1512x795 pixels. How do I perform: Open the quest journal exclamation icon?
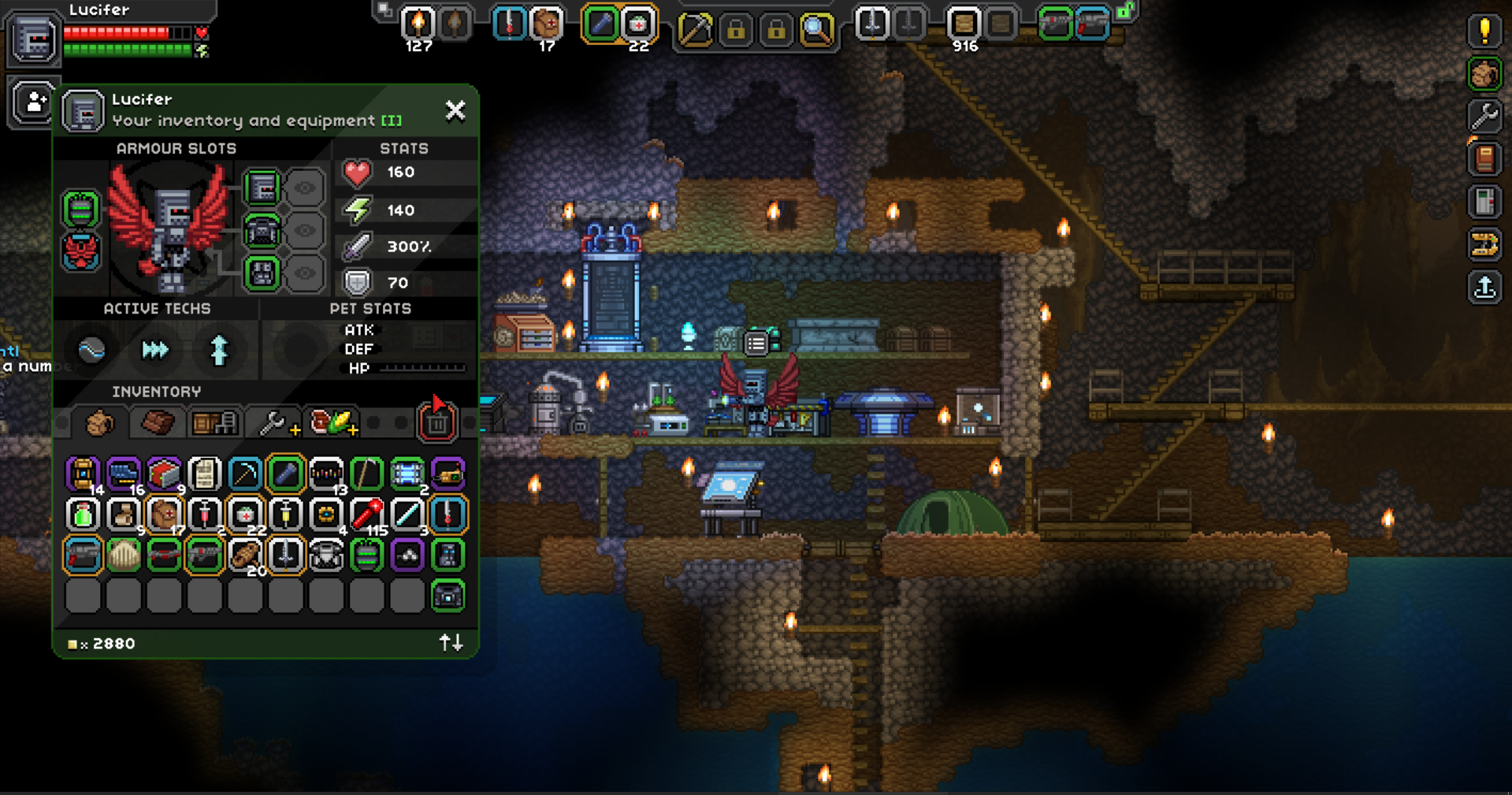[1484, 32]
